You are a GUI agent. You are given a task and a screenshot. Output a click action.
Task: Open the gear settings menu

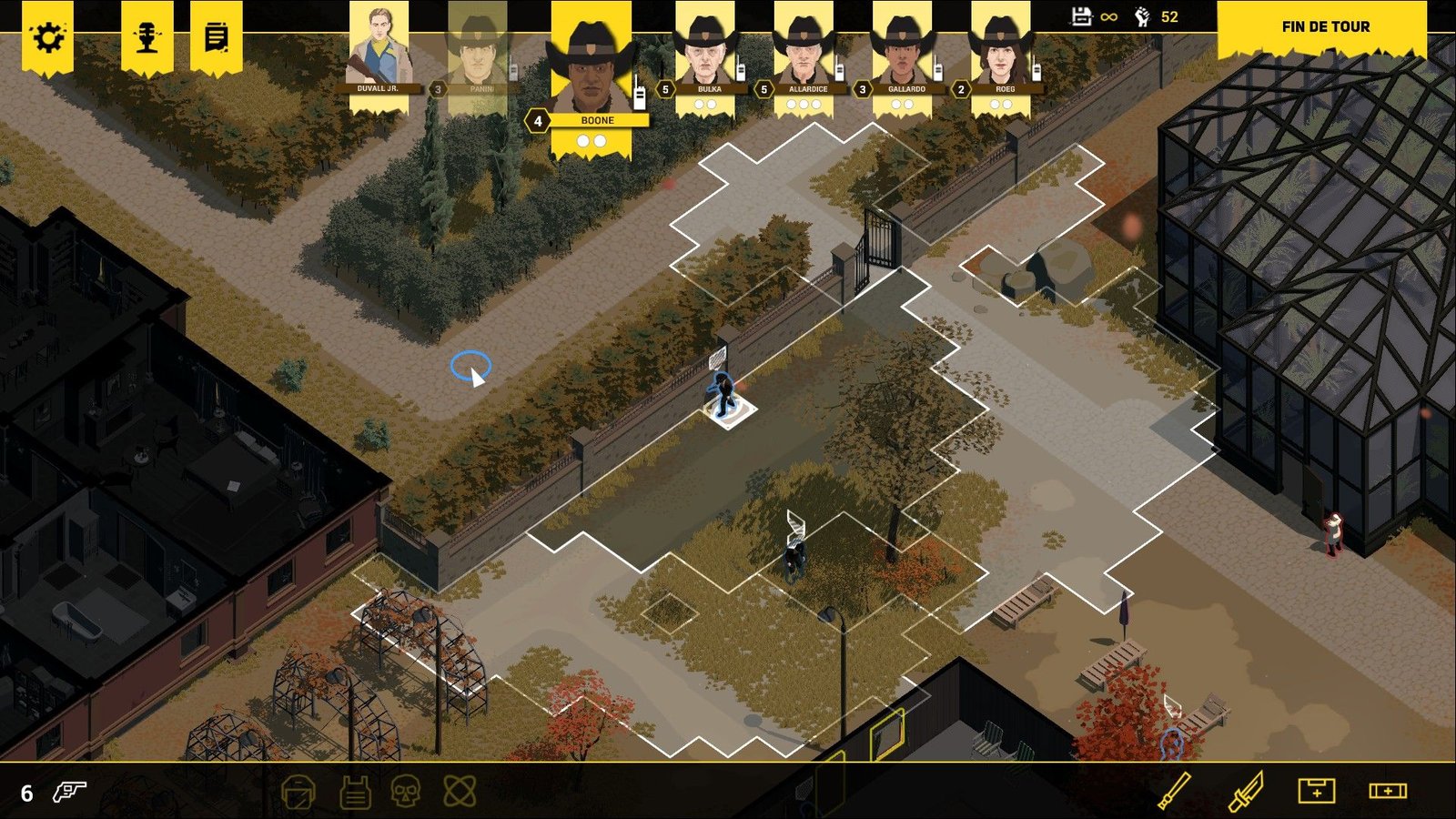[47, 38]
